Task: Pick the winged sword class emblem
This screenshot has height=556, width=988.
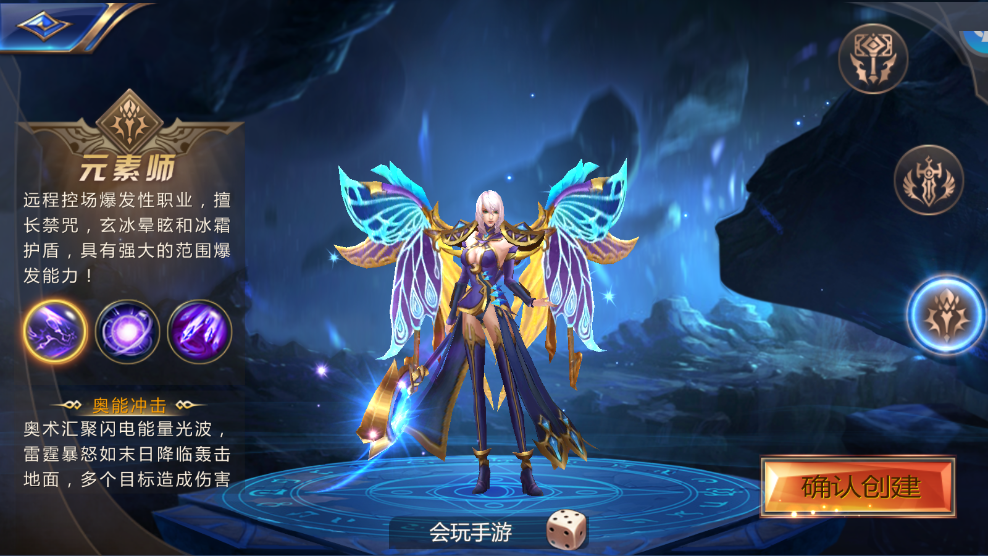Action: coord(928,180)
